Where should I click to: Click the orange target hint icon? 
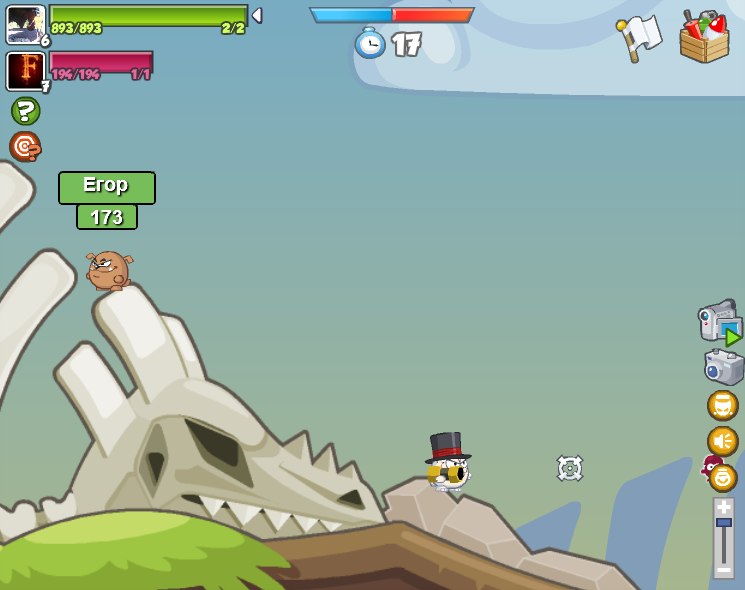25,146
